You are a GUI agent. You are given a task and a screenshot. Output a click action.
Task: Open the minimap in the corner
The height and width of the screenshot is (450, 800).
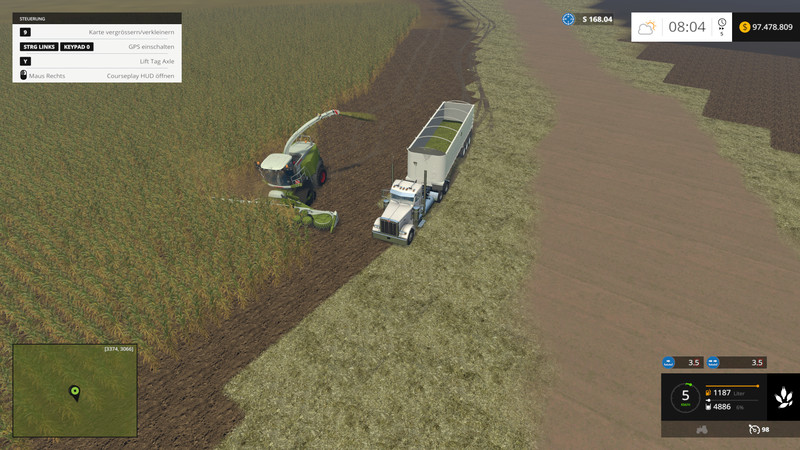[x=75, y=391]
